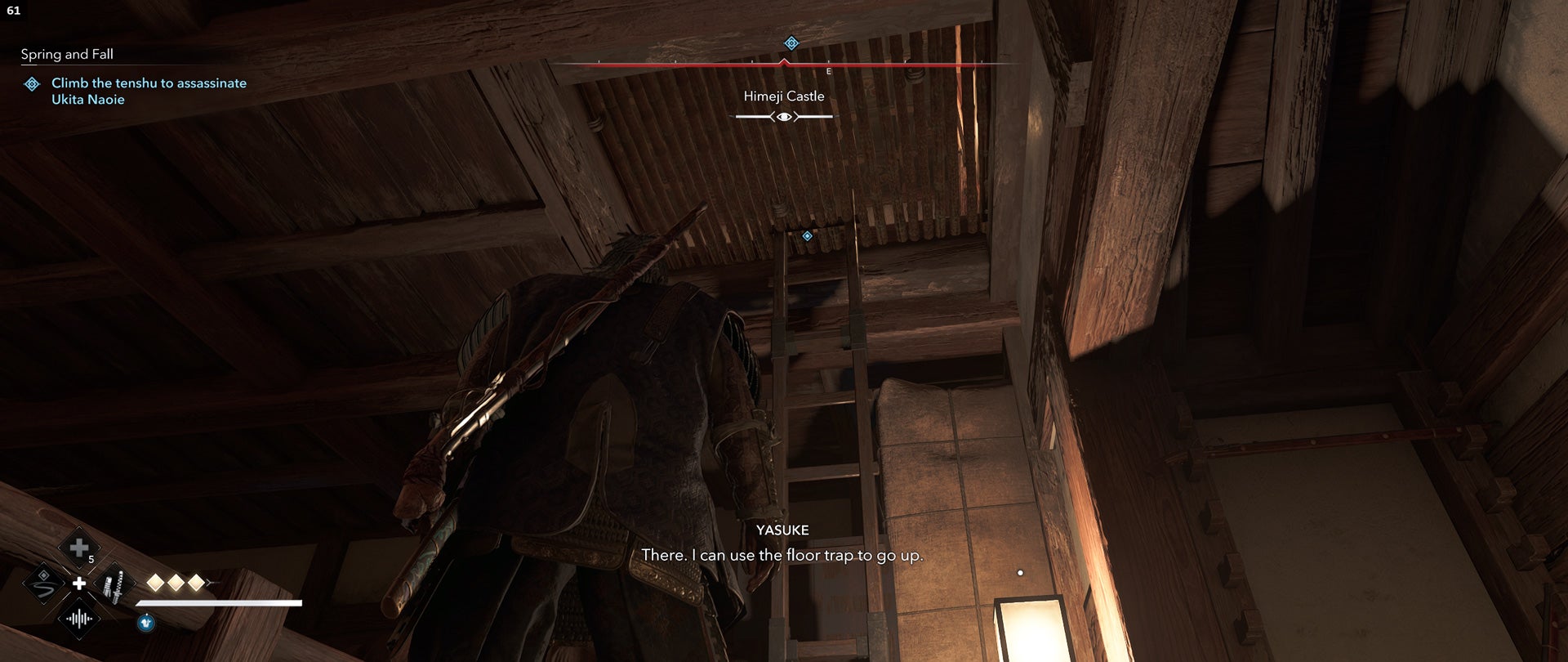Image resolution: width=1568 pixels, height=662 pixels.
Task: Toggle the third adrenaline diamond
Action: click(196, 583)
